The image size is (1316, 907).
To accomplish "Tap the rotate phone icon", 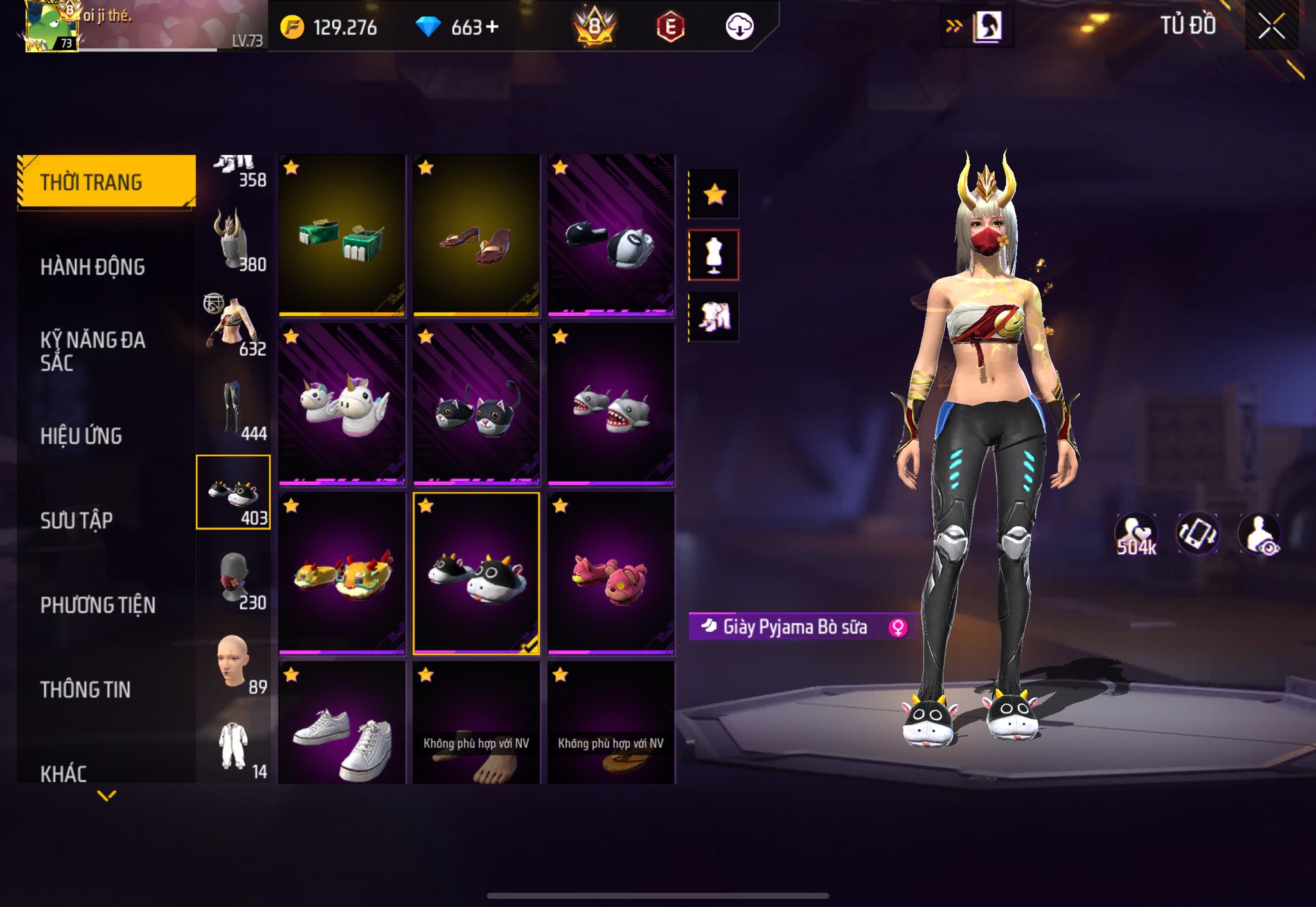I will [1196, 534].
